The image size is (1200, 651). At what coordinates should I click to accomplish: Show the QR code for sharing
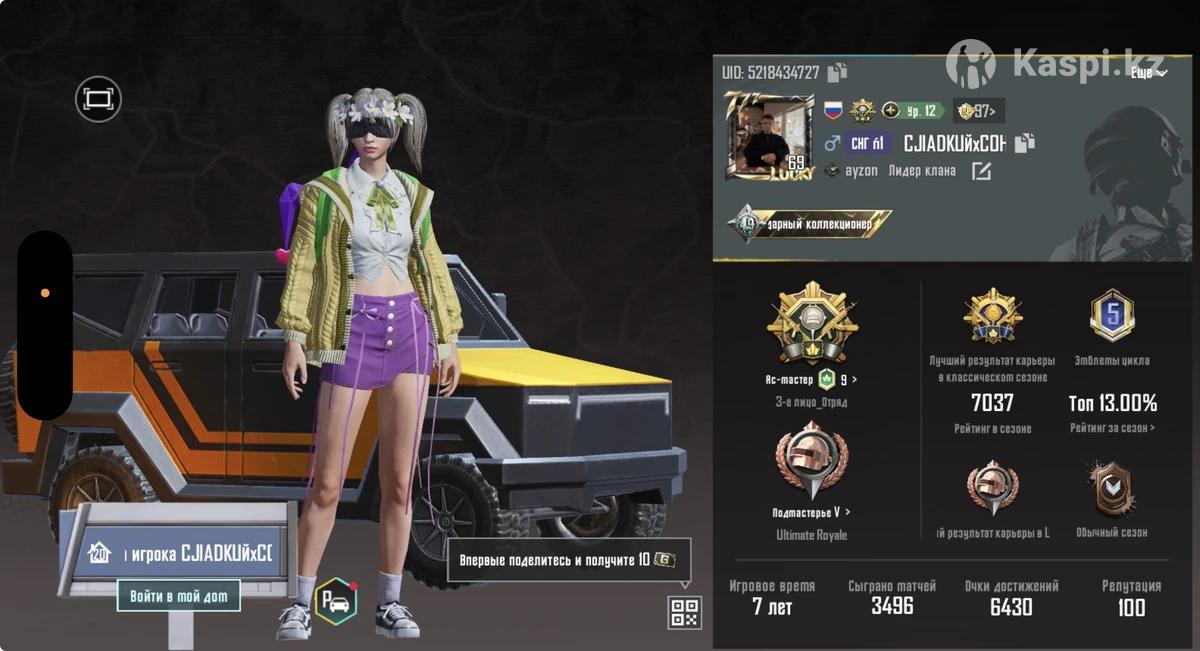pos(685,612)
